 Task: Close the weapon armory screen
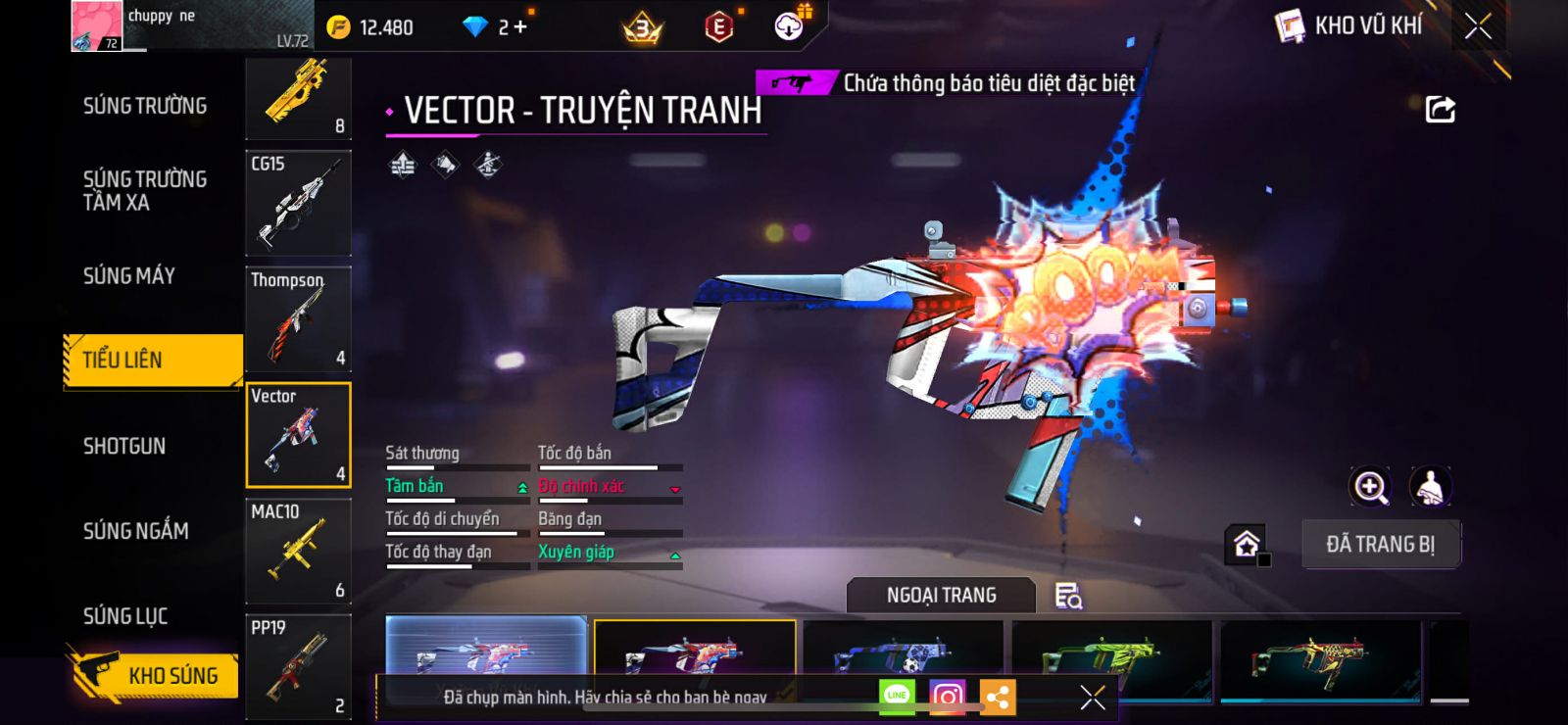tap(1478, 26)
